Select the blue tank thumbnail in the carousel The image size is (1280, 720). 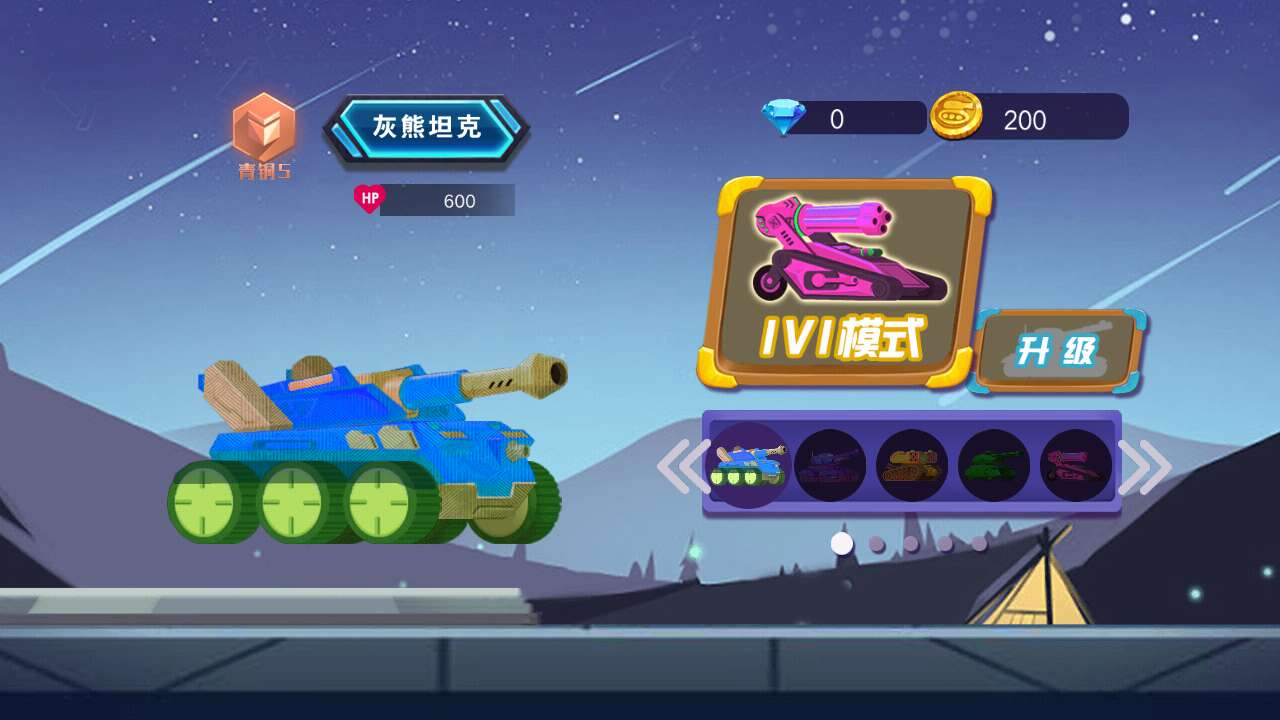coord(747,465)
